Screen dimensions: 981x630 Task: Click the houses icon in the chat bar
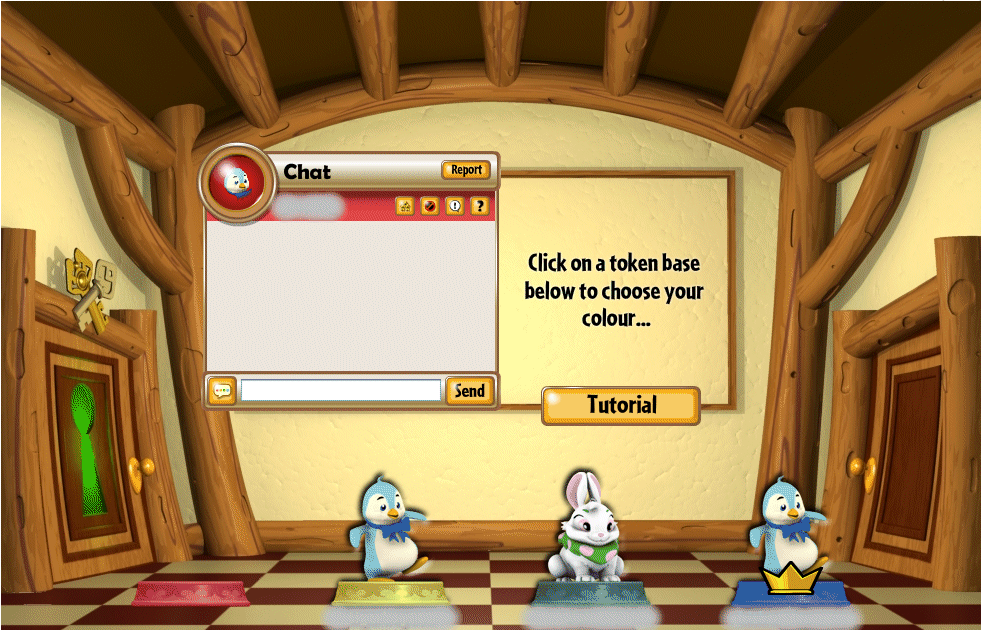click(405, 206)
